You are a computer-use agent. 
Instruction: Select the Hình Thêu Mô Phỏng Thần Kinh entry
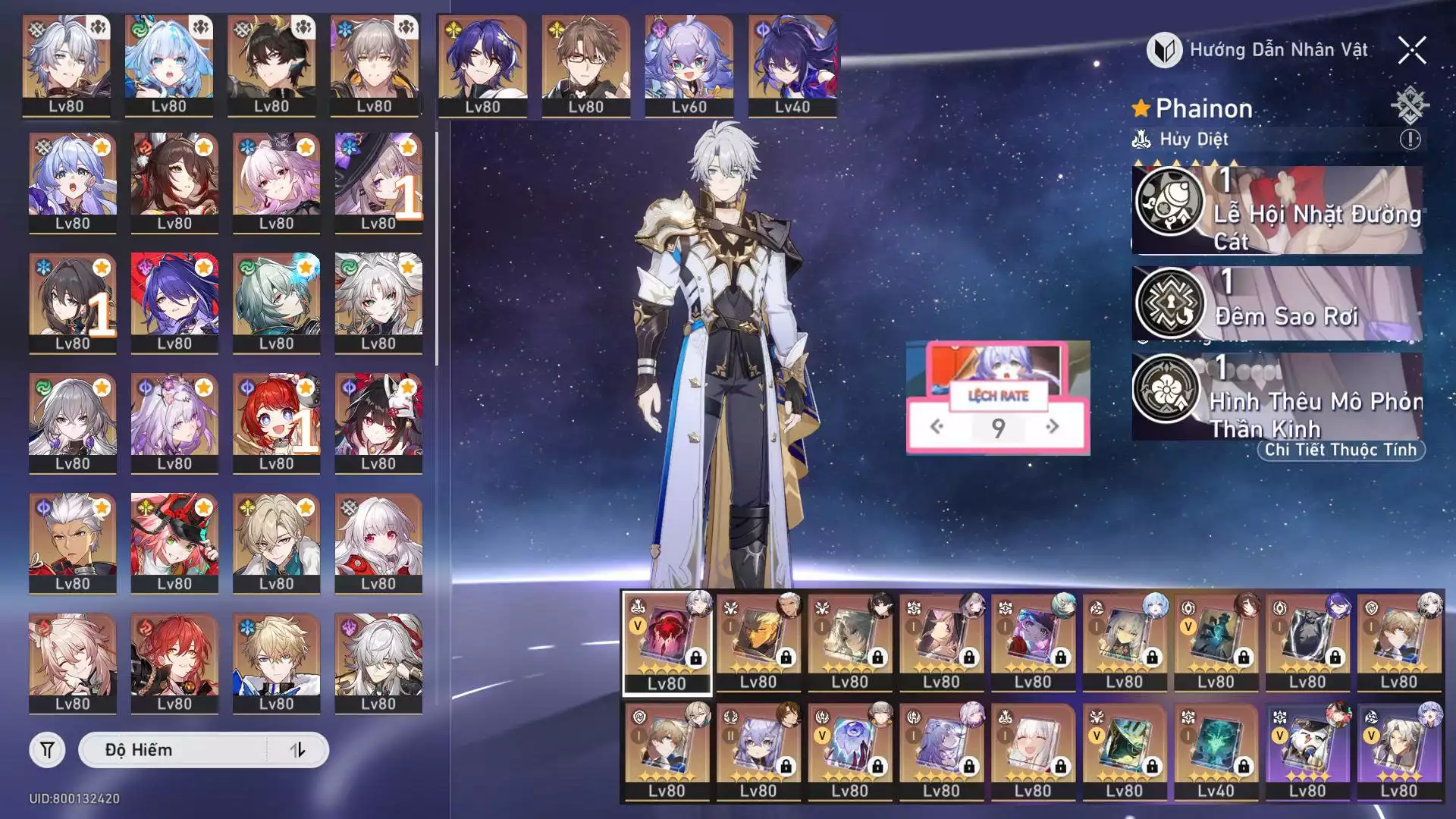pyautogui.click(x=1278, y=397)
